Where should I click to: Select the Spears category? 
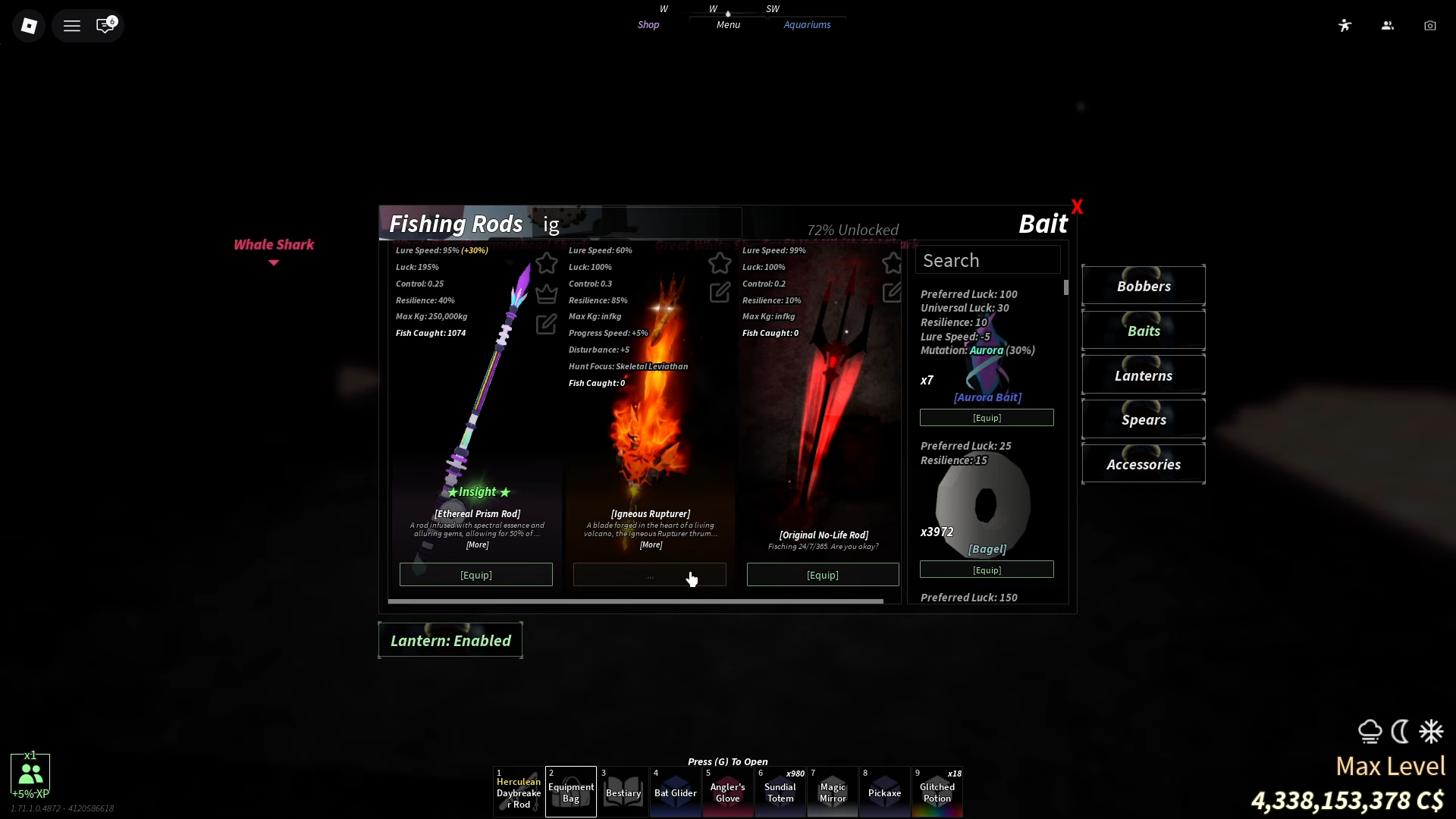pos(1143,419)
